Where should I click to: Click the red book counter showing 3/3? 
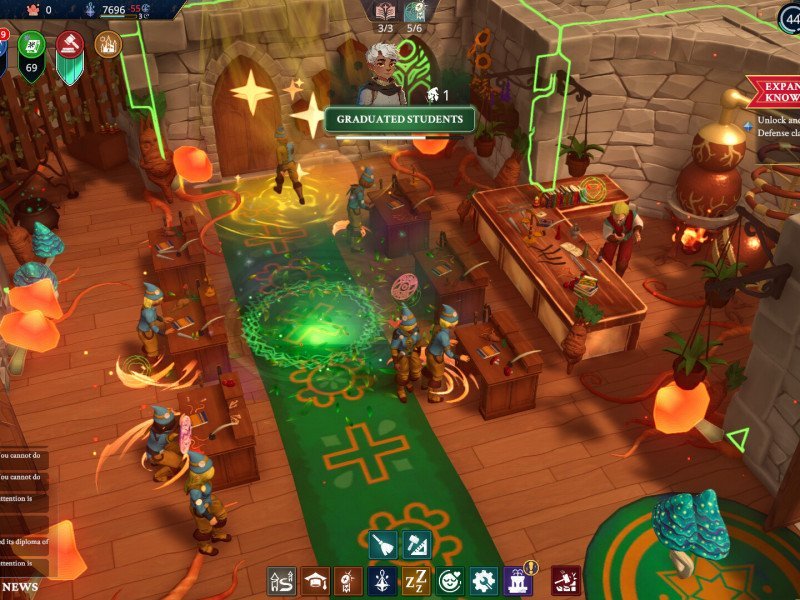(386, 15)
